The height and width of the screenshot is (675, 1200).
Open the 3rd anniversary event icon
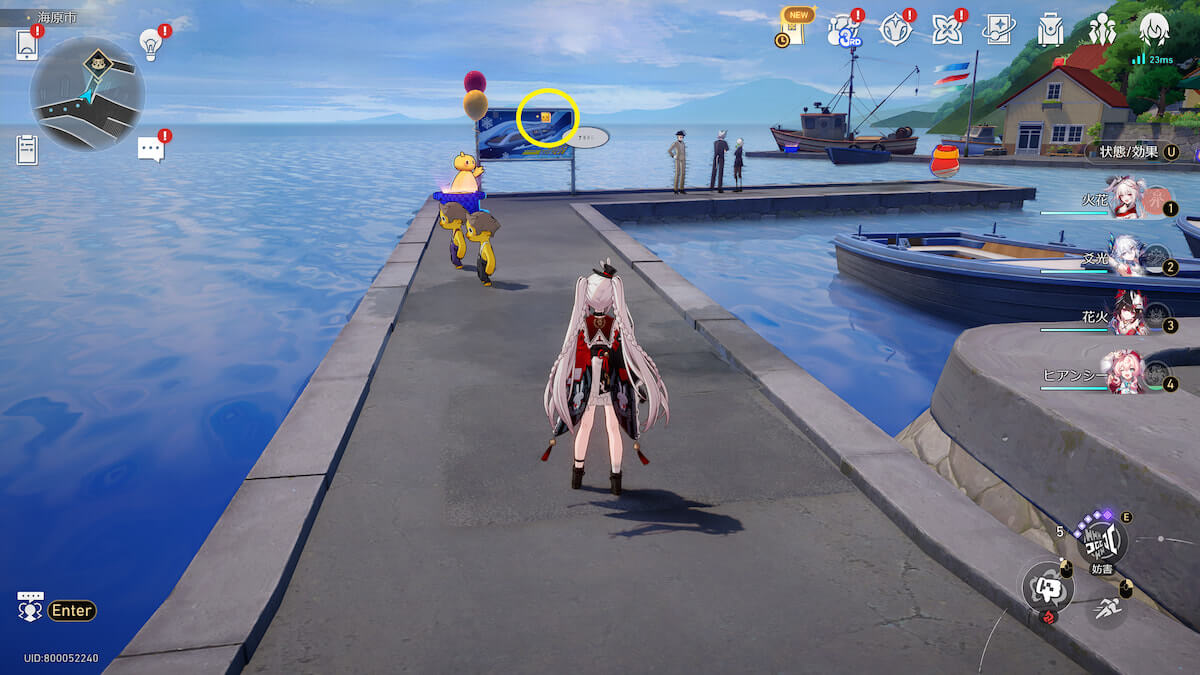(843, 32)
